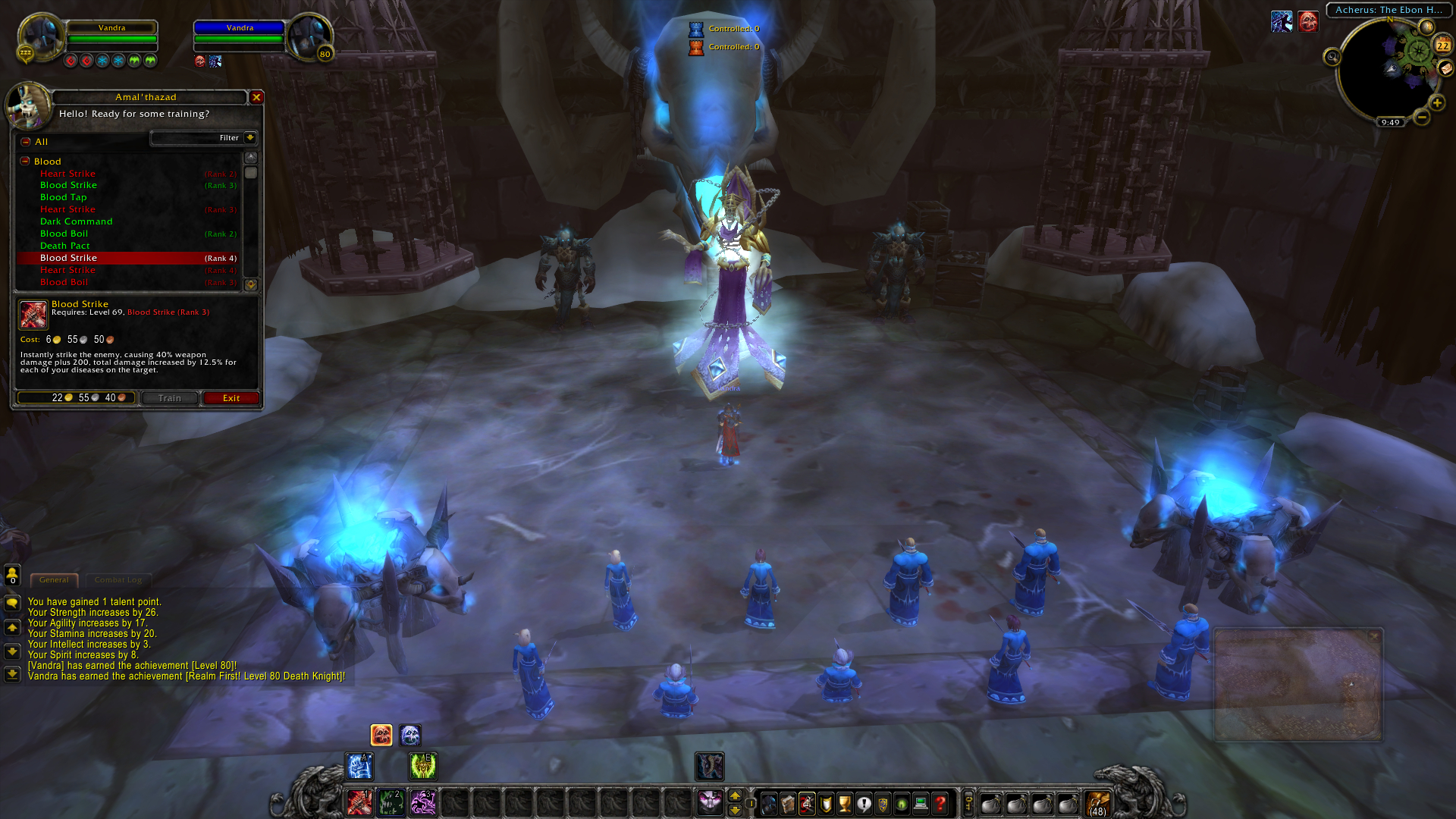Open the Help question mark icon
The width and height of the screenshot is (1456, 819).
[x=940, y=804]
